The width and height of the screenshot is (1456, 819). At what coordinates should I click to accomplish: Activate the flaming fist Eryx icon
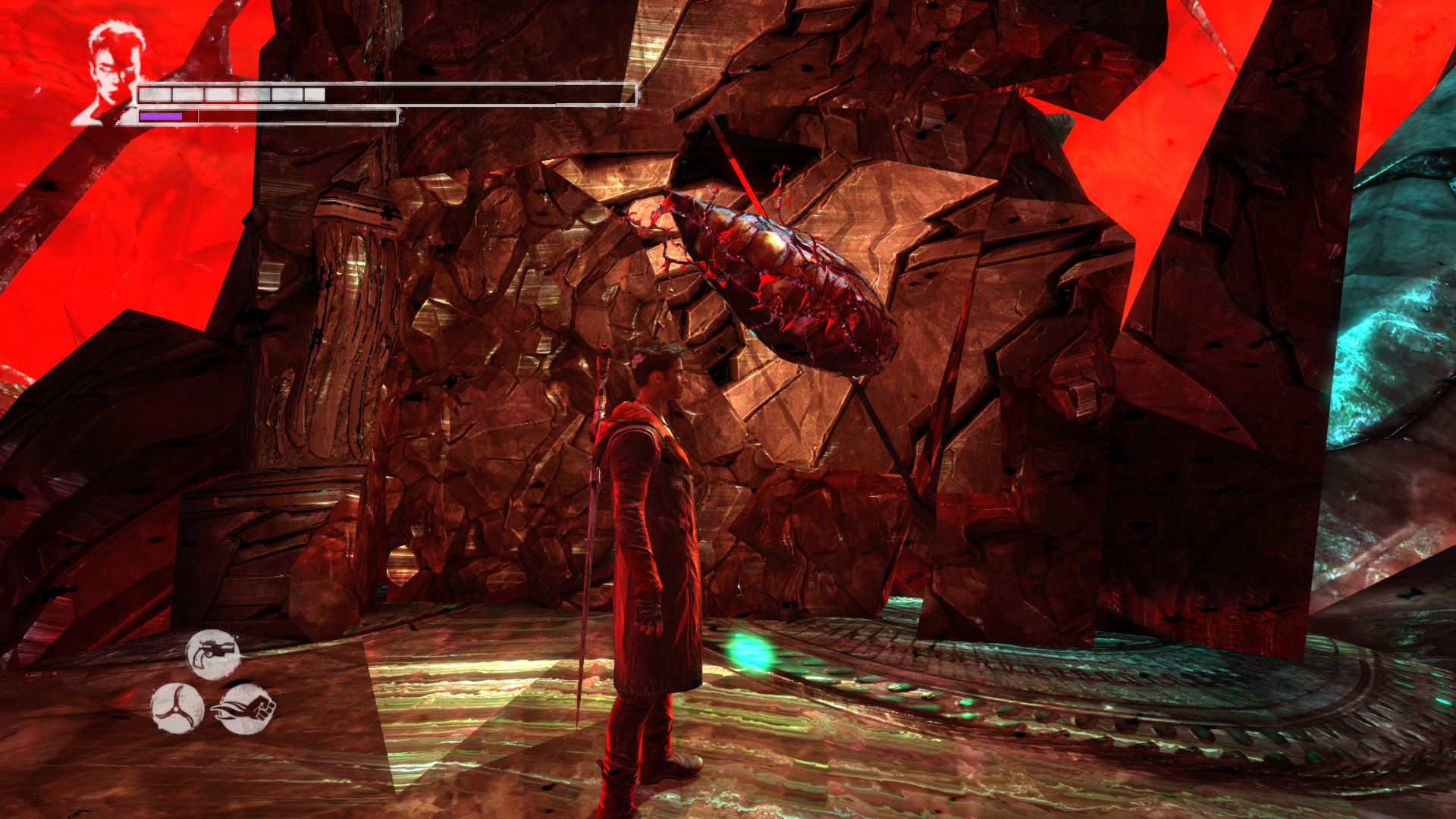pos(245,708)
